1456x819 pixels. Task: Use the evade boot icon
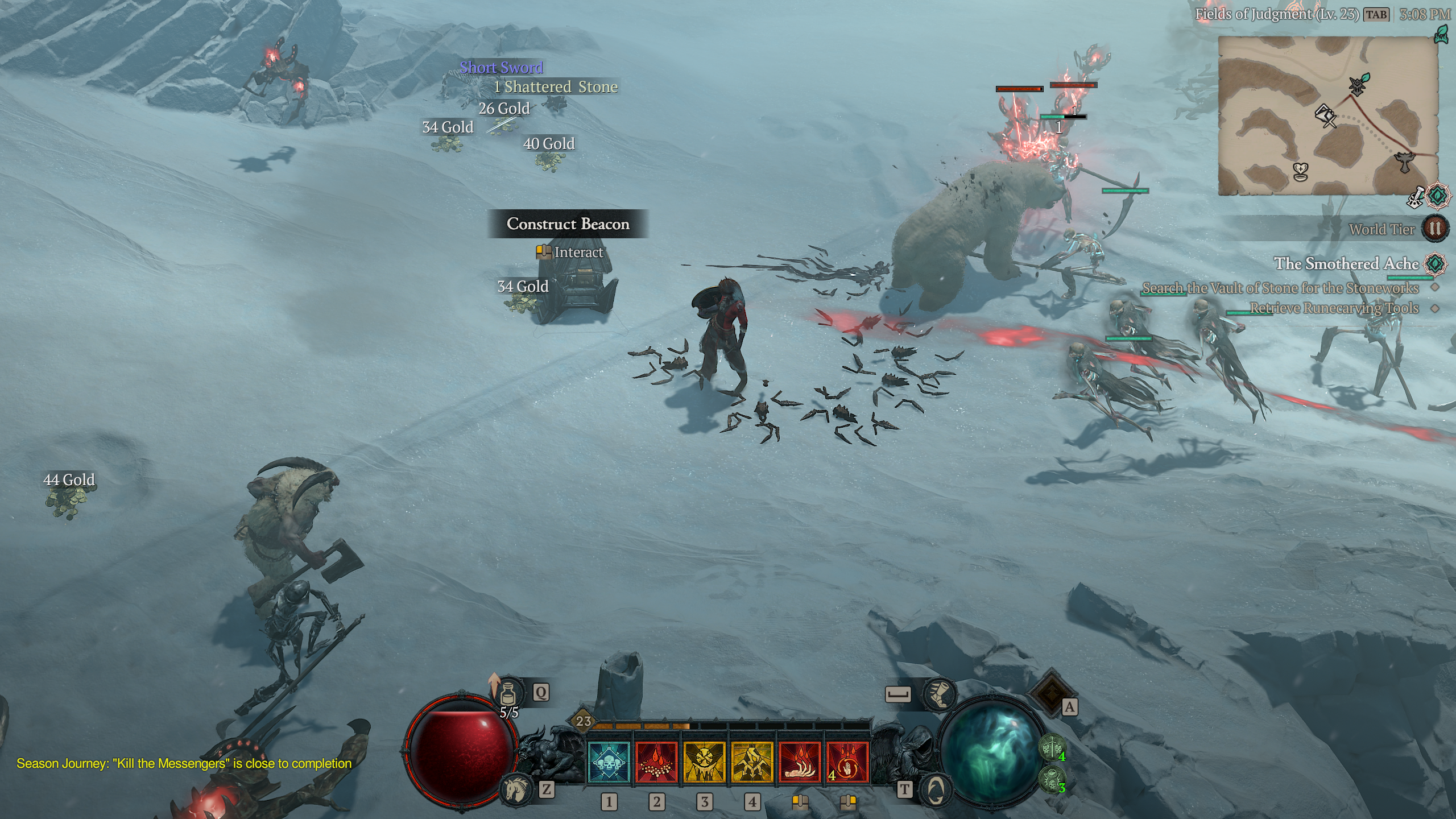click(x=938, y=694)
